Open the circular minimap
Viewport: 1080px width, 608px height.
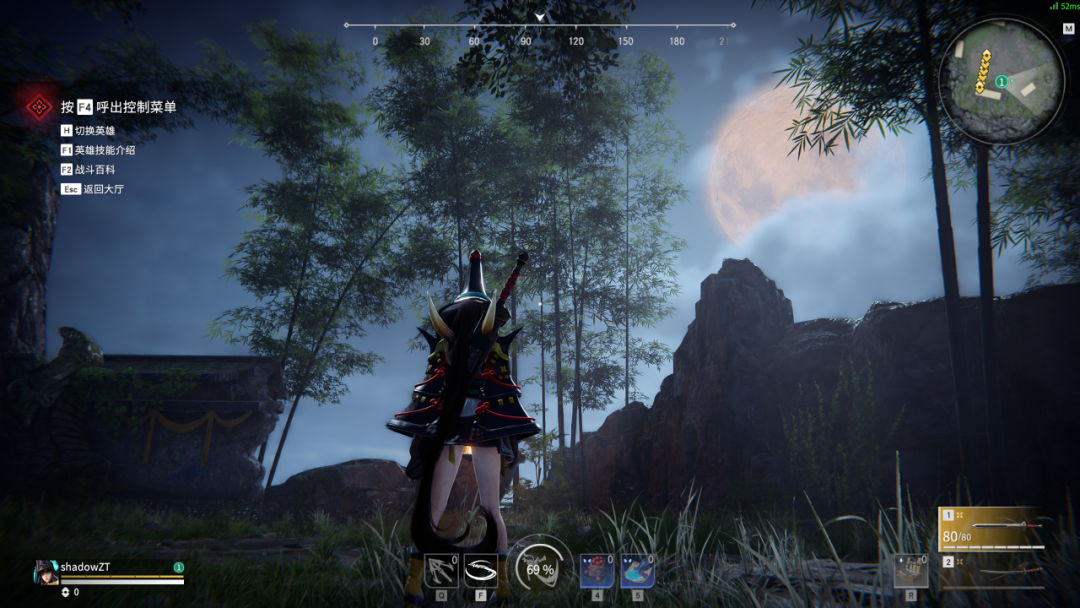[1002, 81]
